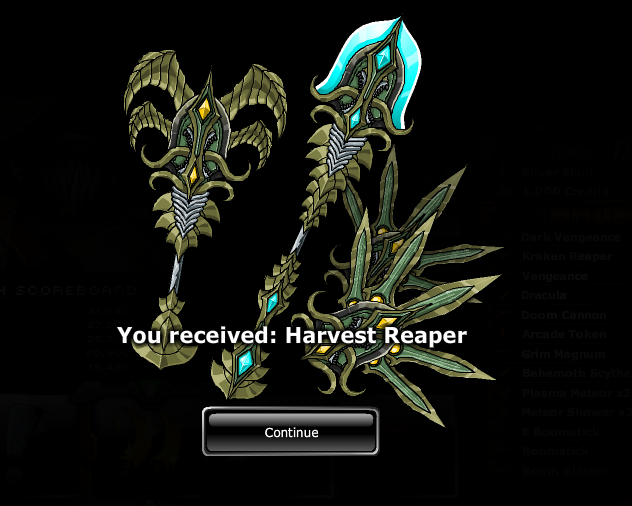Continue past the Harvest Reaper reward
This screenshot has width=632, height=506.
click(x=291, y=432)
